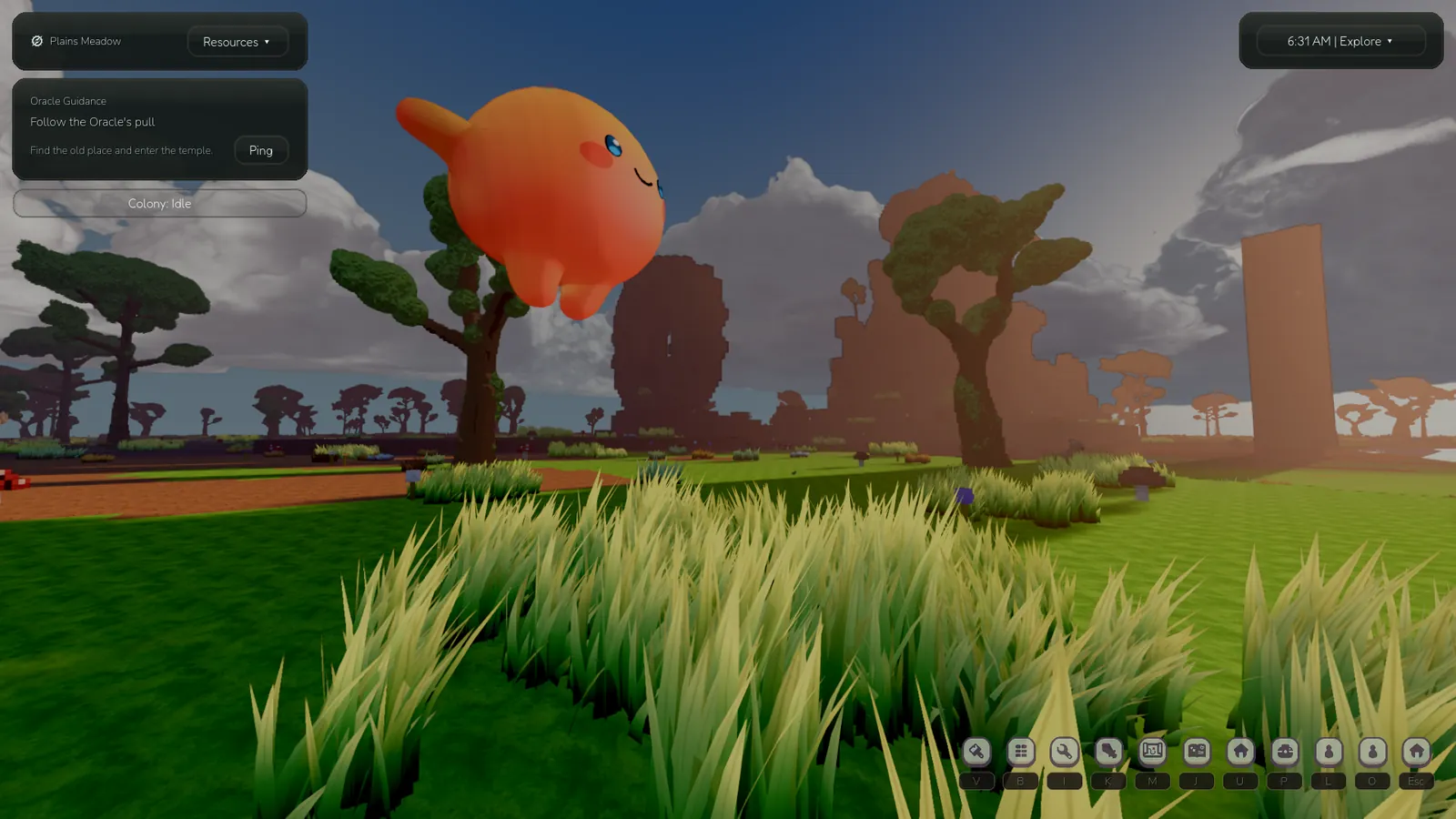Open the world map (M)
This screenshot has width=1456, height=819.
pyautogui.click(x=1152, y=752)
